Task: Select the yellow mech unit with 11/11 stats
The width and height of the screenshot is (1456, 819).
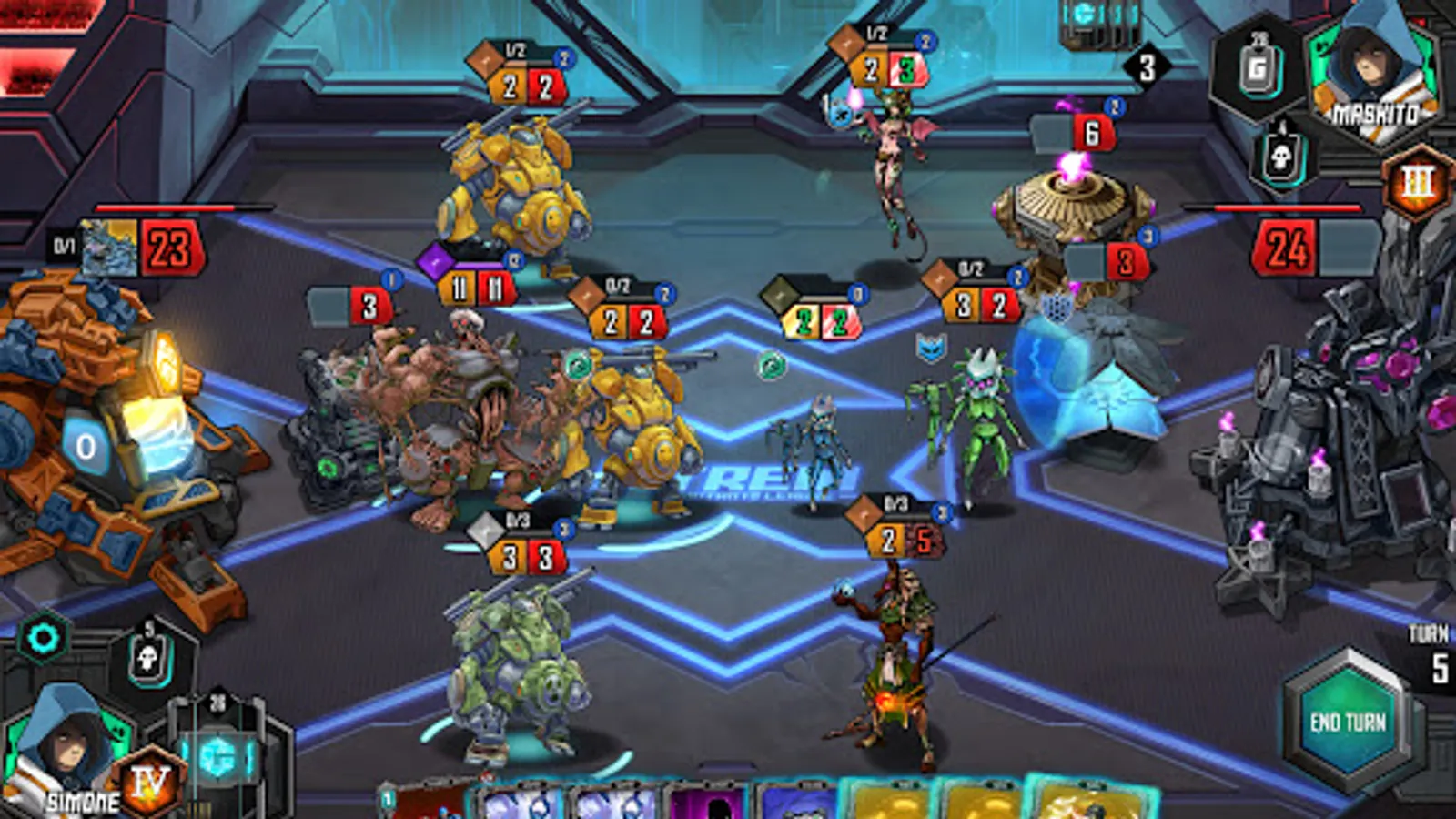Action: coord(519,200)
